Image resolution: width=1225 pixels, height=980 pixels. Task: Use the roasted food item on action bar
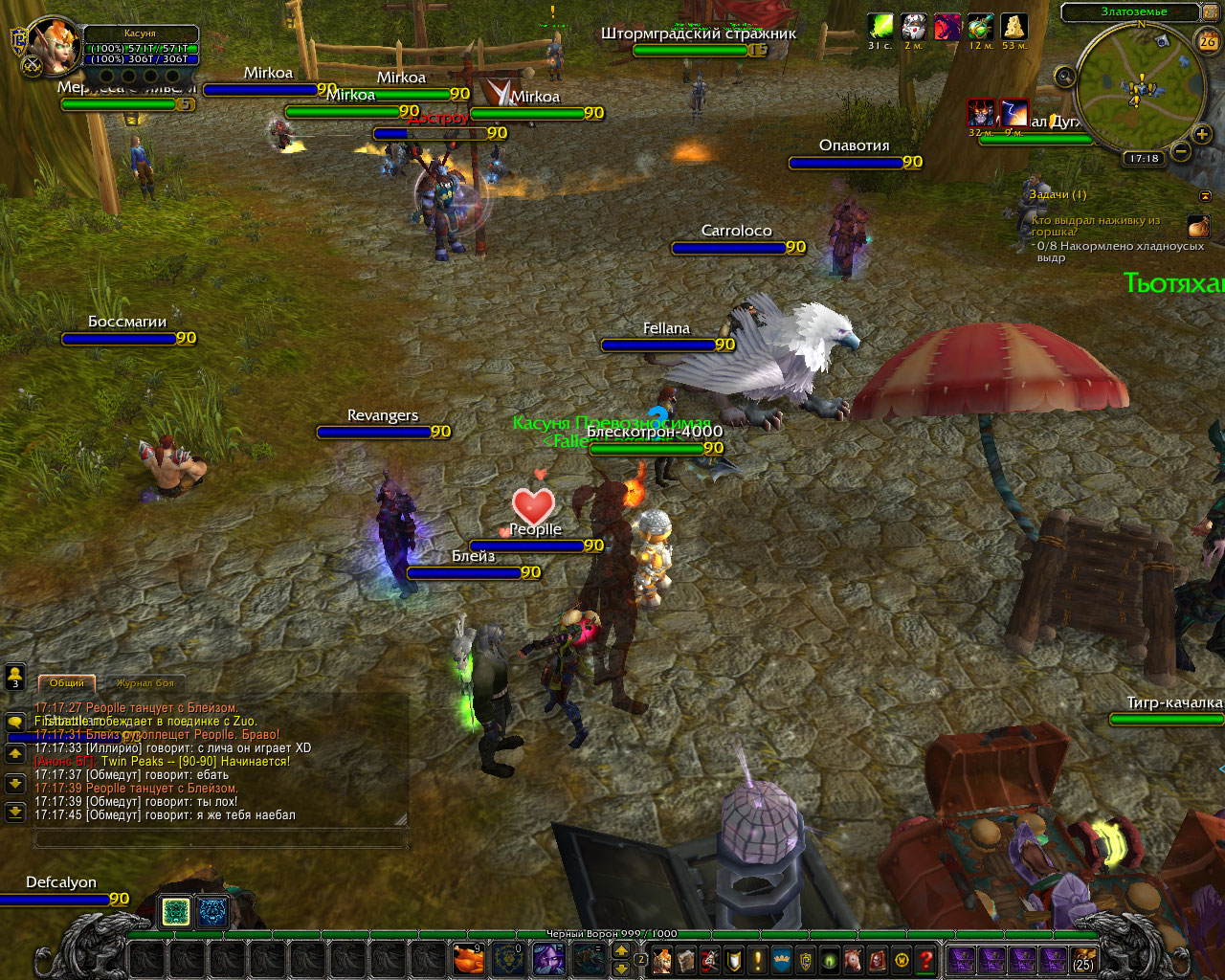[468, 959]
